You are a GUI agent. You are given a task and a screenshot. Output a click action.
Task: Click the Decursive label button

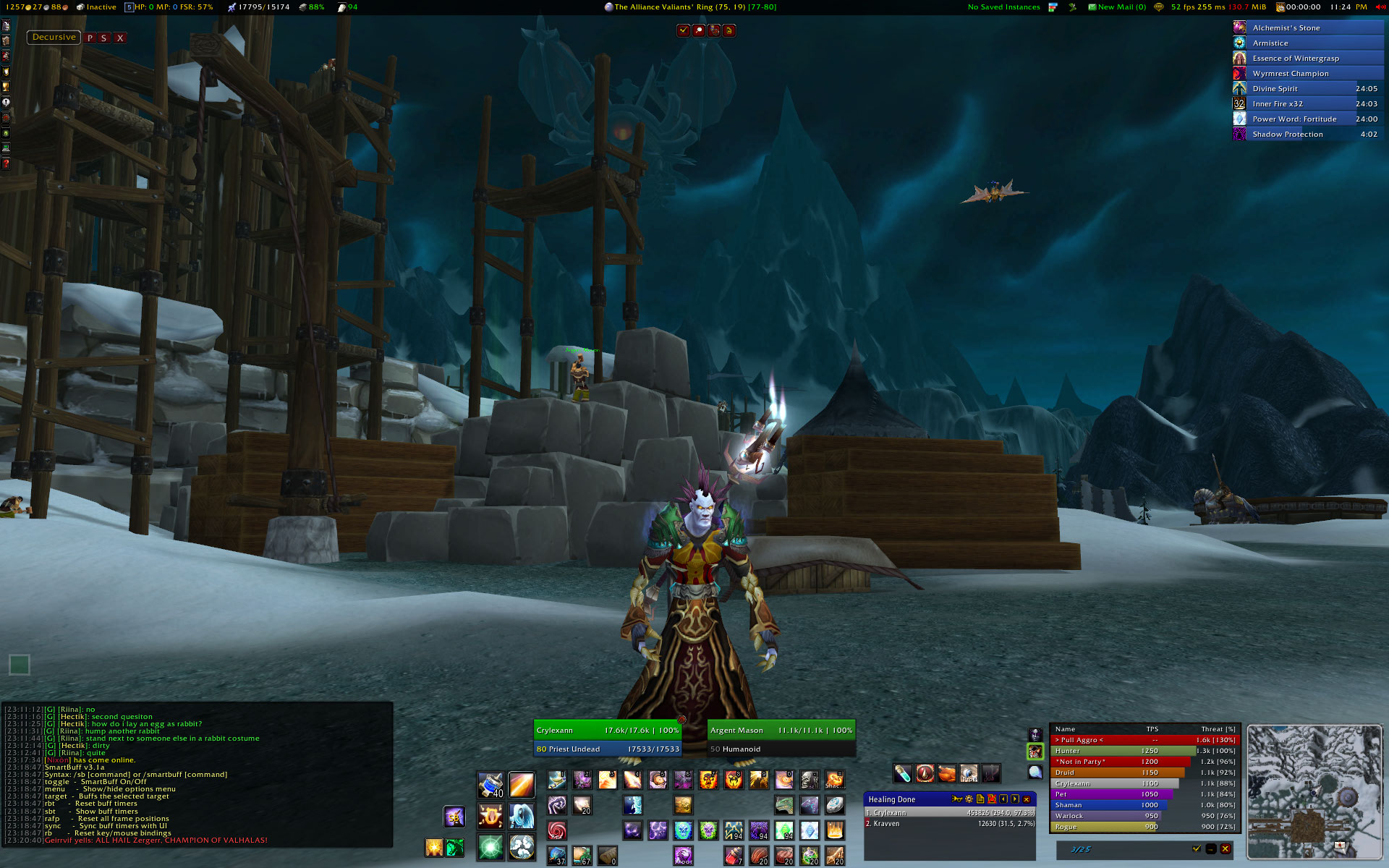[x=54, y=37]
